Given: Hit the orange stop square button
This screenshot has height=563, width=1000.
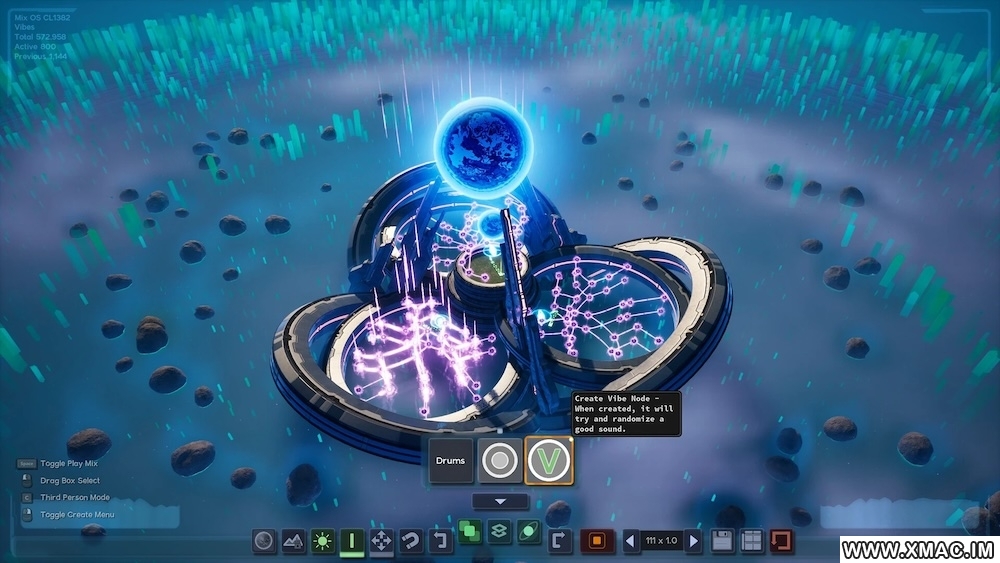Looking at the screenshot, I should (x=596, y=541).
